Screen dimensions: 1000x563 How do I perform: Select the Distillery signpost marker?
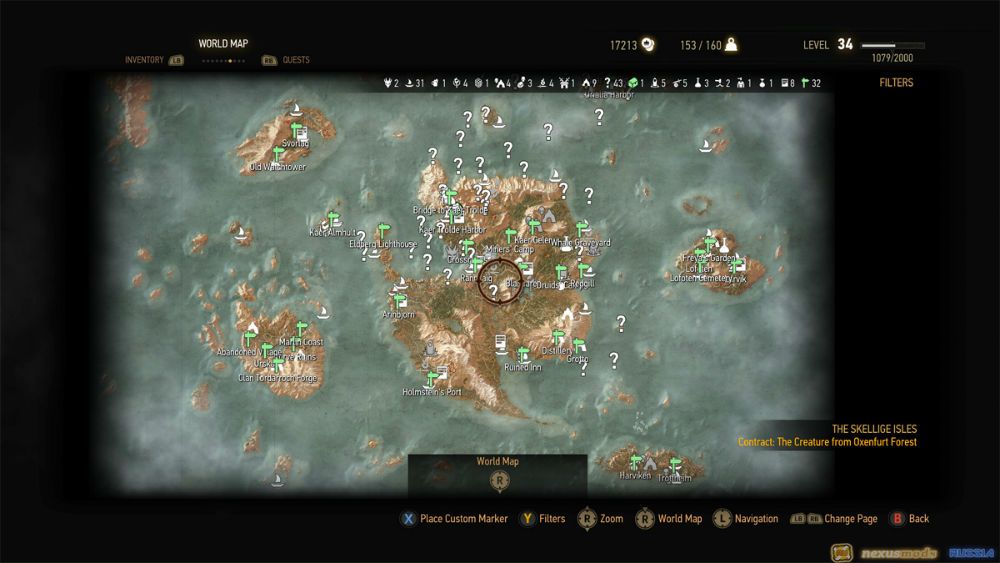point(558,338)
